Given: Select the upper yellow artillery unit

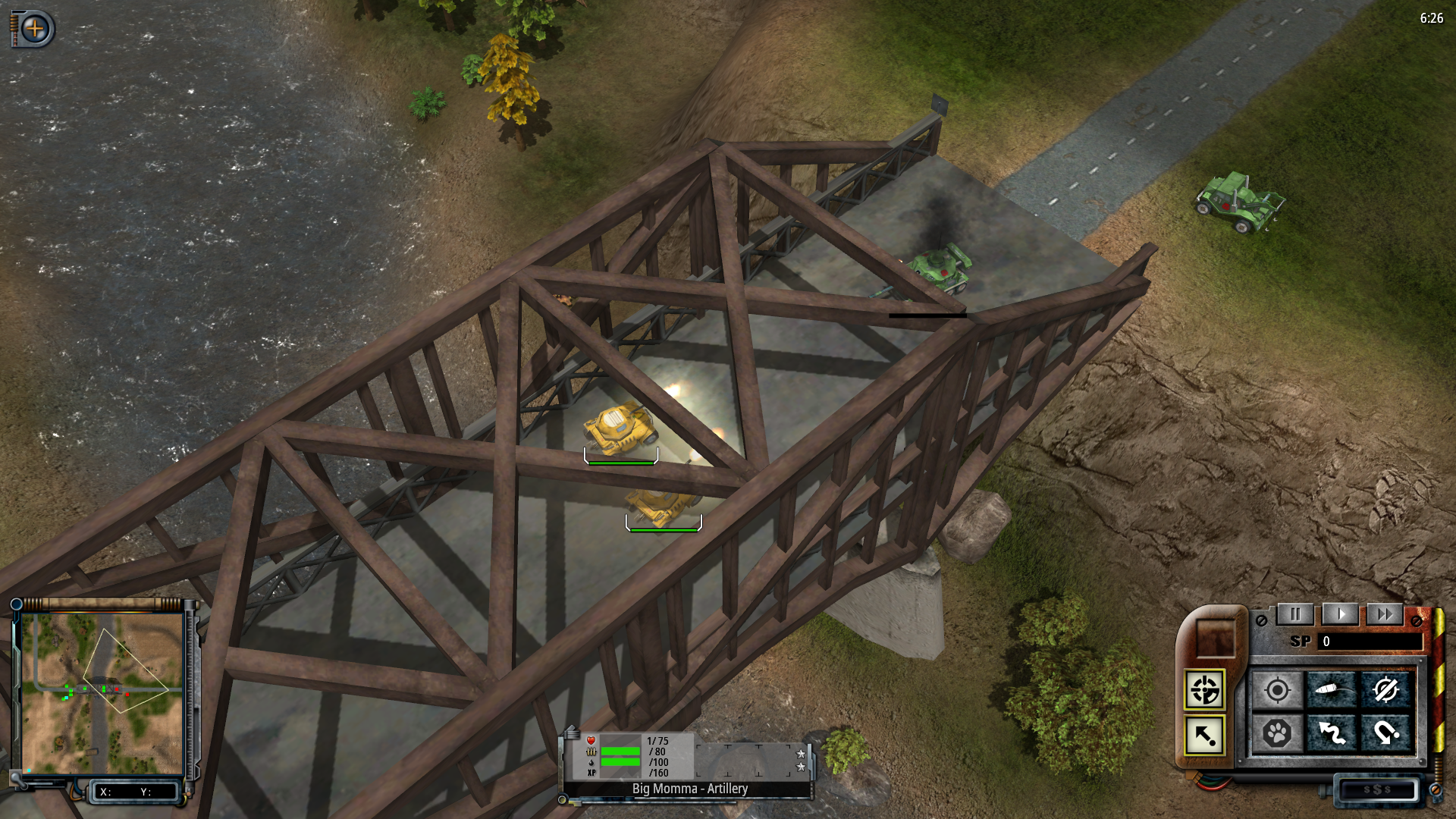Looking at the screenshot, I should [x=620, y=428].
